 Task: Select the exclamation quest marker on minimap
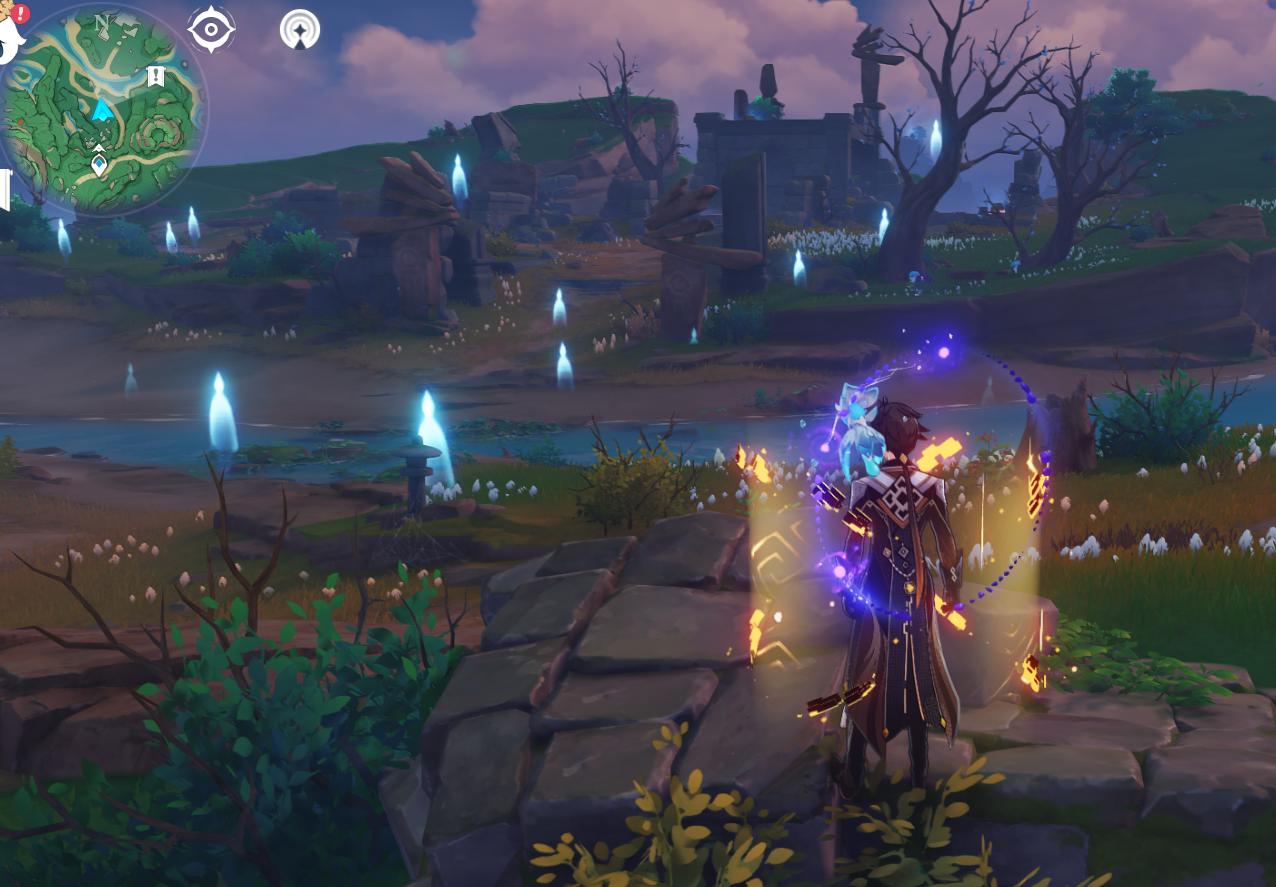coord(155,76)
